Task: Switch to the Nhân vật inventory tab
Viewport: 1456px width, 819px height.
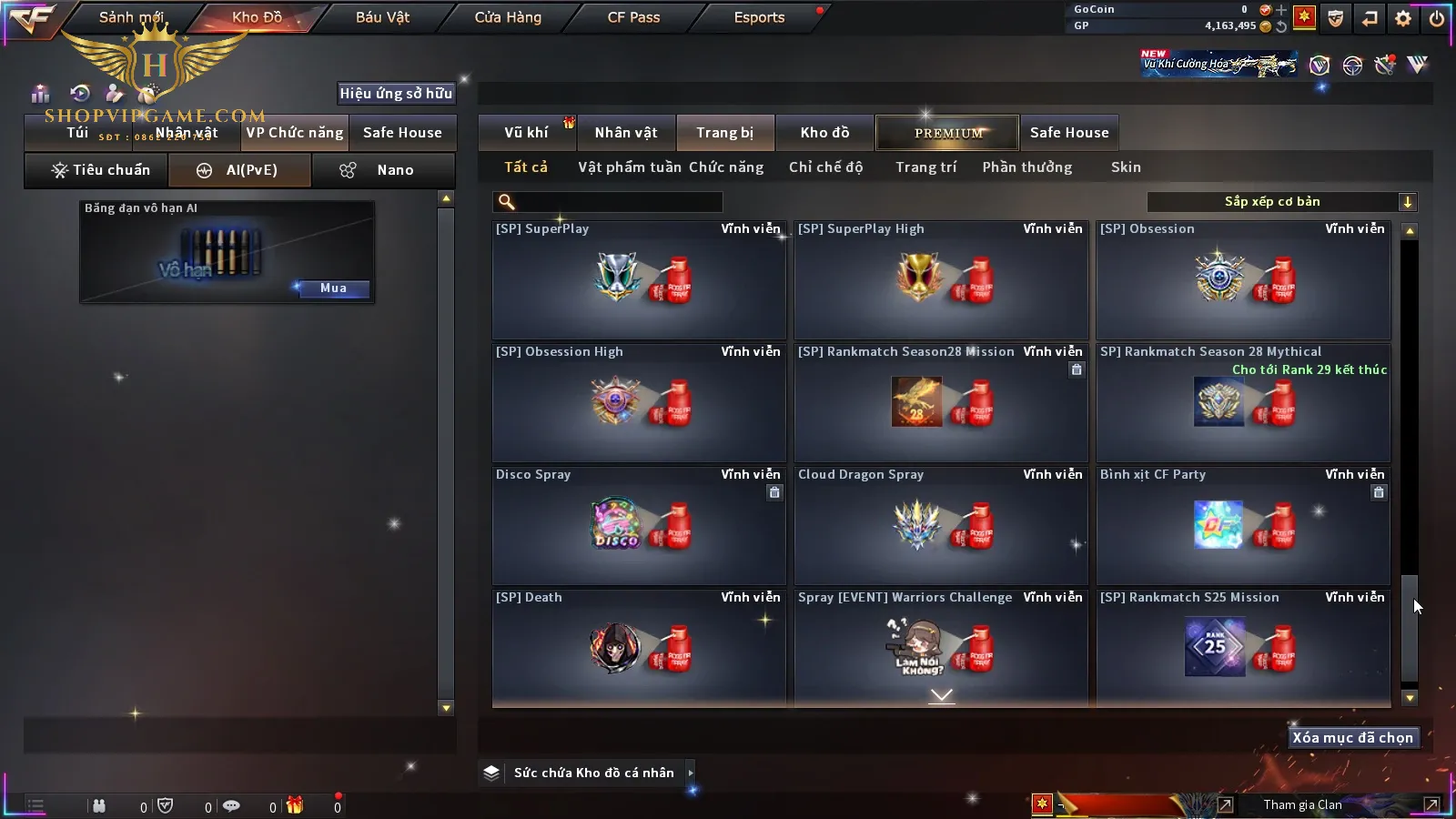Action: 626,133
